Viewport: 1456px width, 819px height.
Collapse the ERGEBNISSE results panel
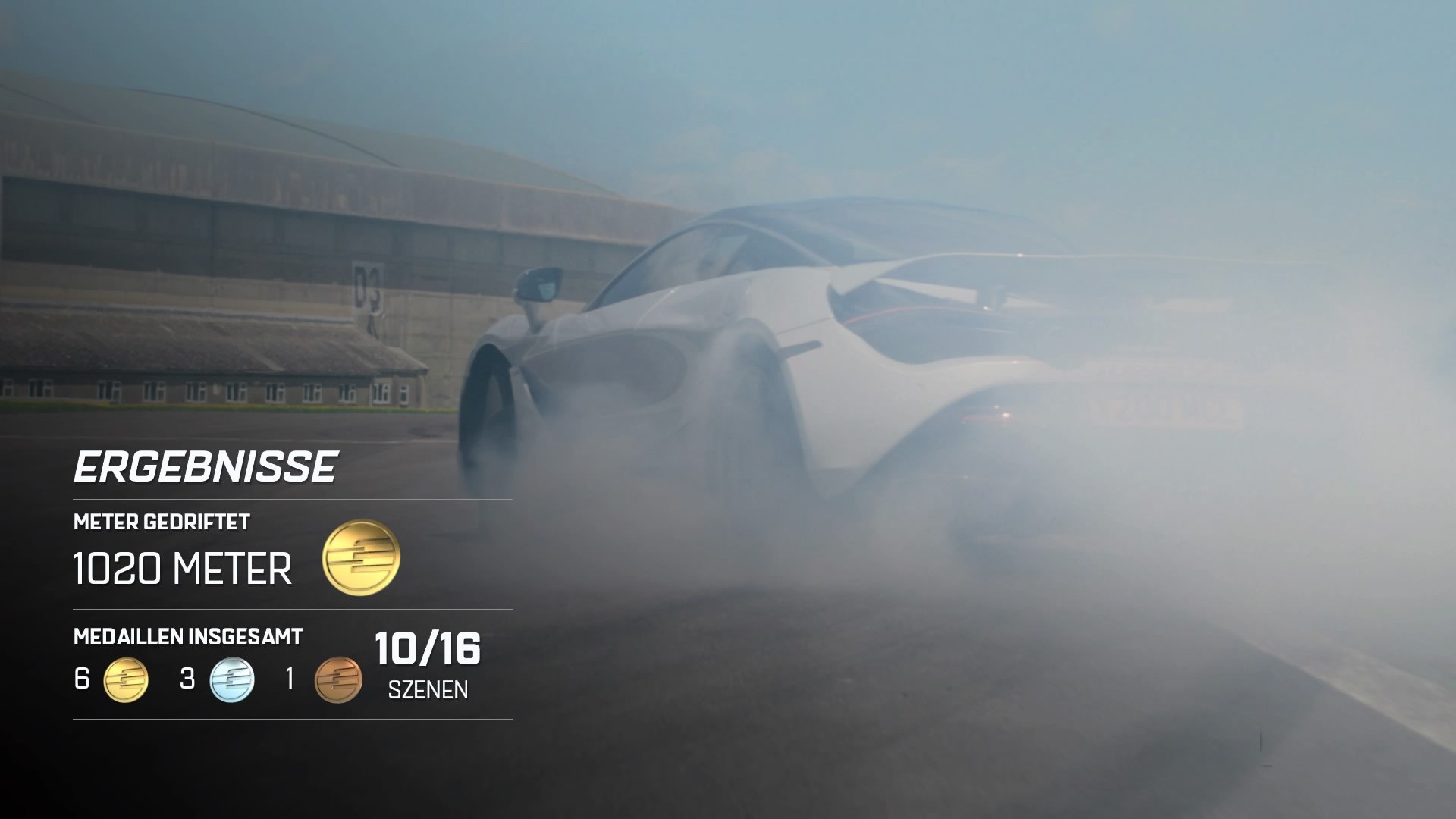pos(205,466)
